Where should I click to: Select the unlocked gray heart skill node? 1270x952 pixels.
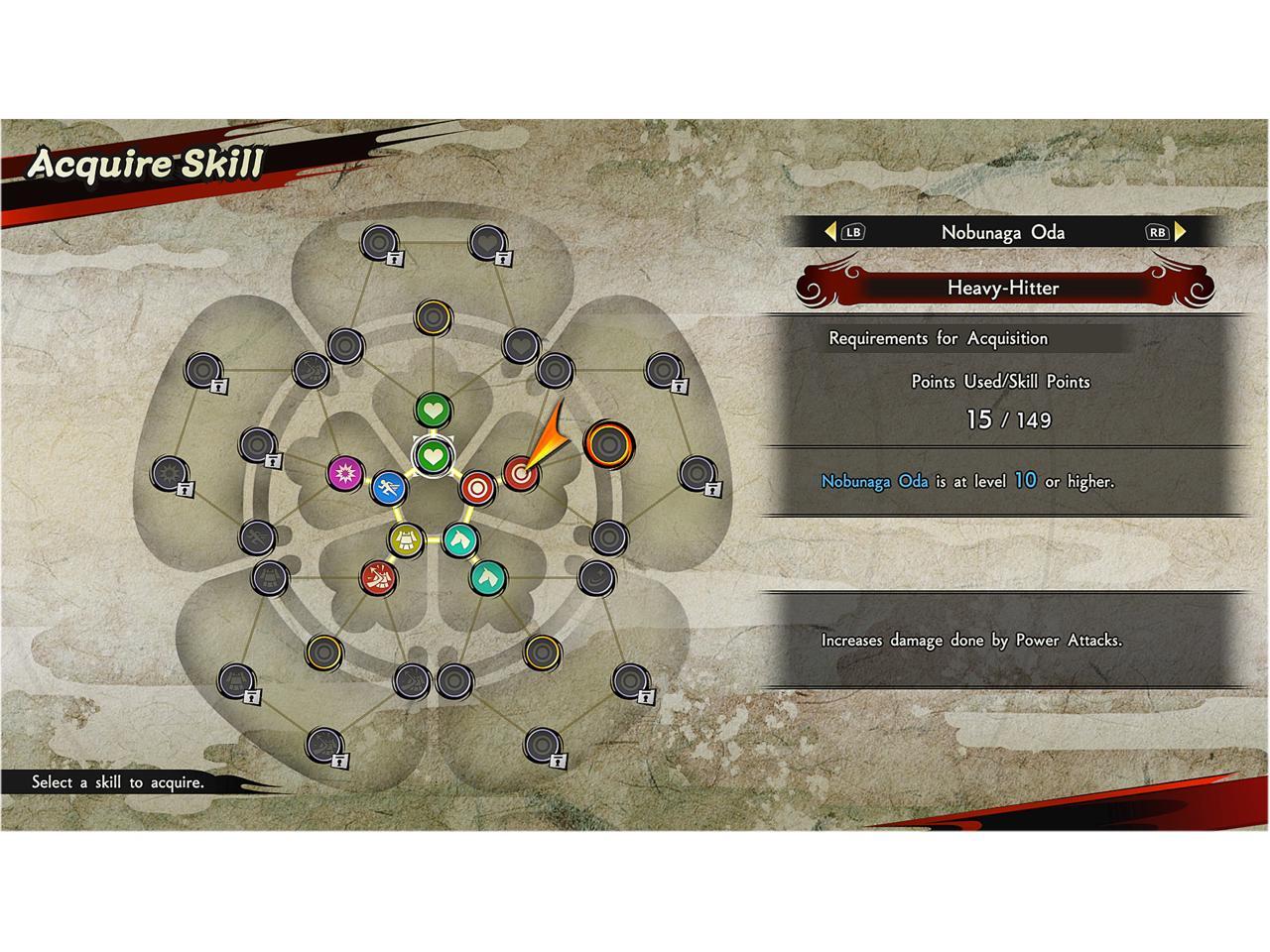click(x=520, y=345)
